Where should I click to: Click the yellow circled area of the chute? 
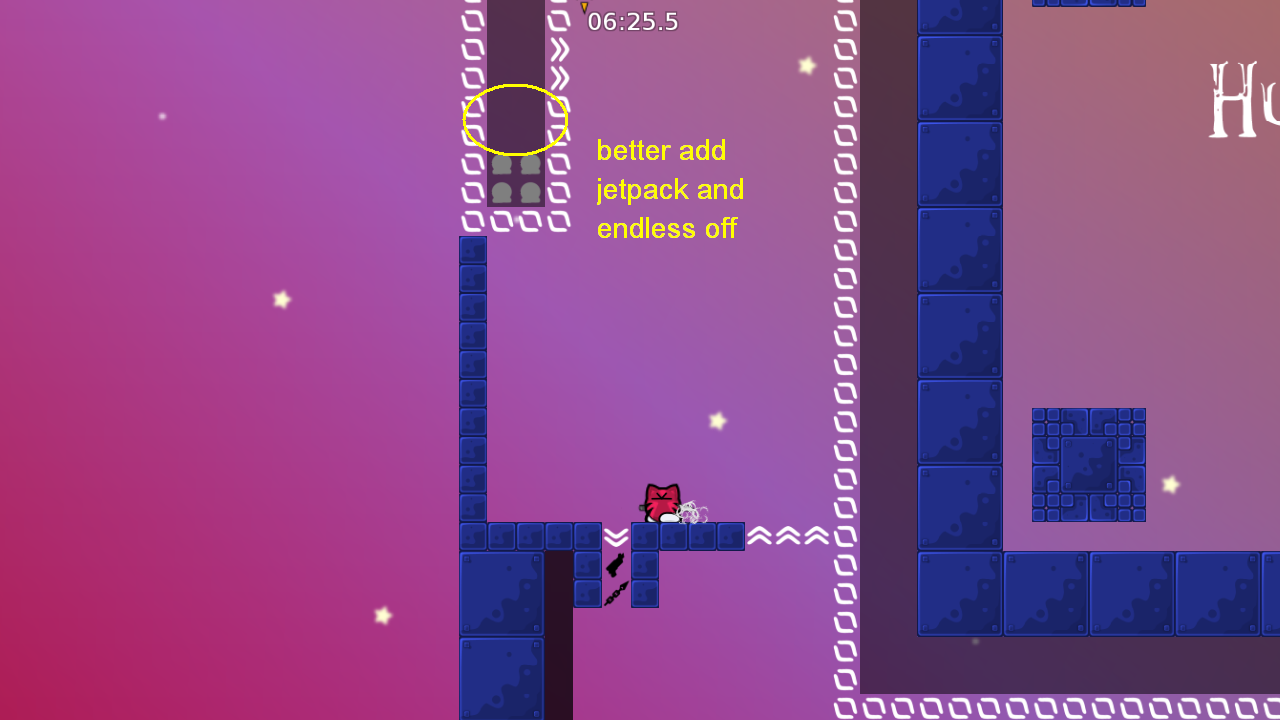[514, 119]
